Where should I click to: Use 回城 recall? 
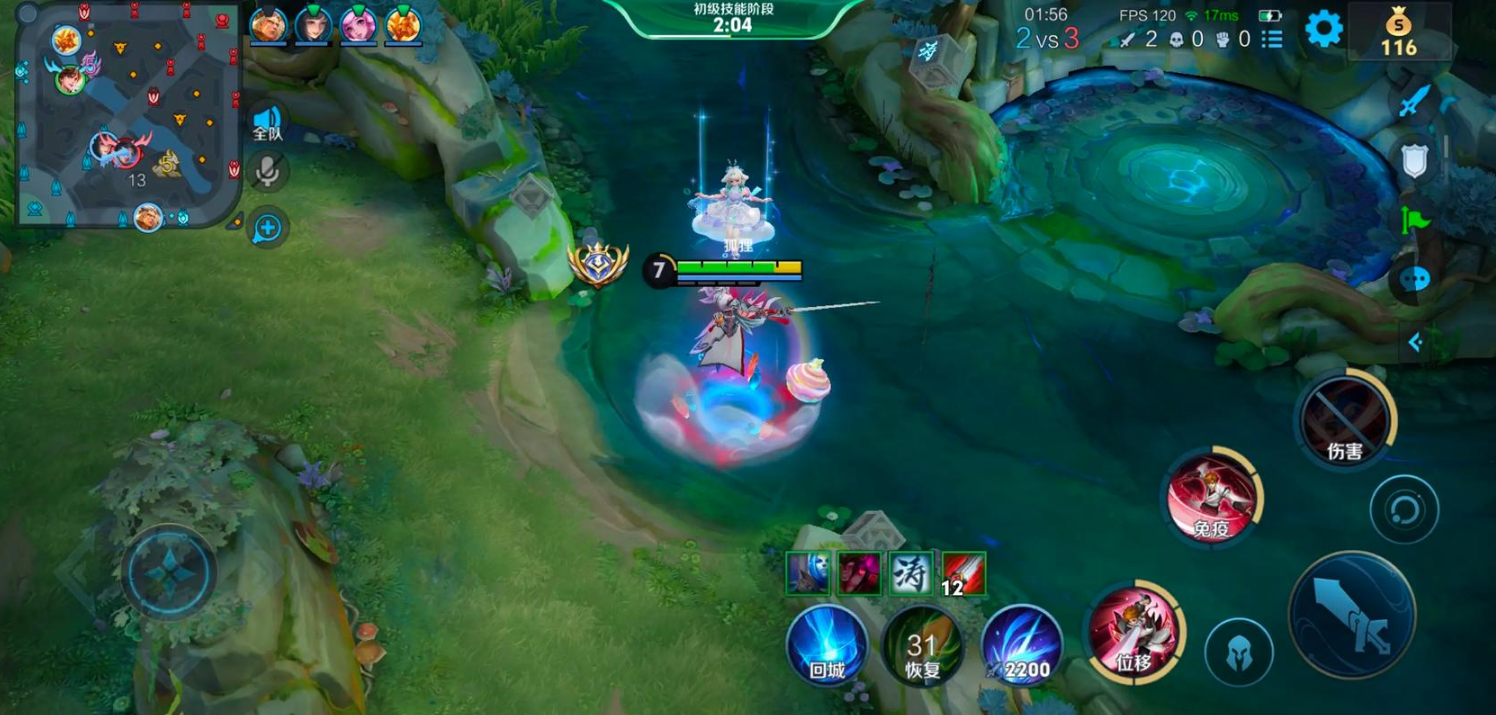(x=827, y=646)
